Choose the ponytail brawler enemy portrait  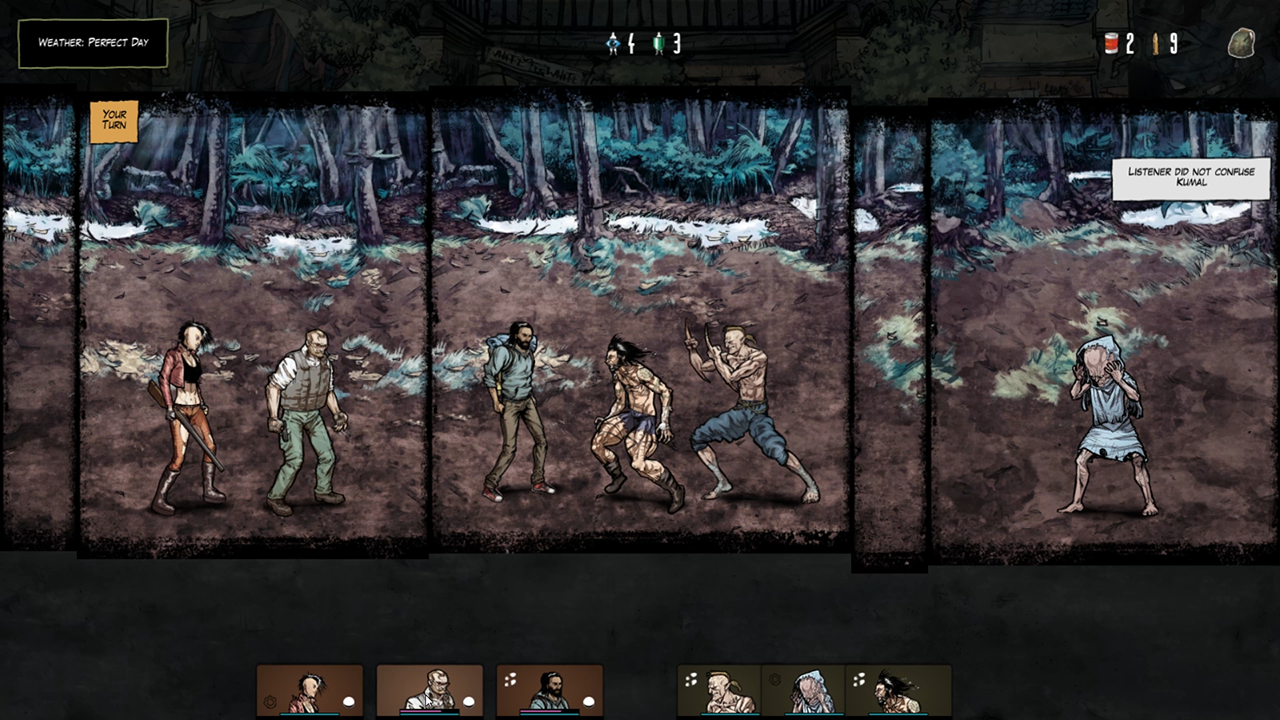click(720, 691)
